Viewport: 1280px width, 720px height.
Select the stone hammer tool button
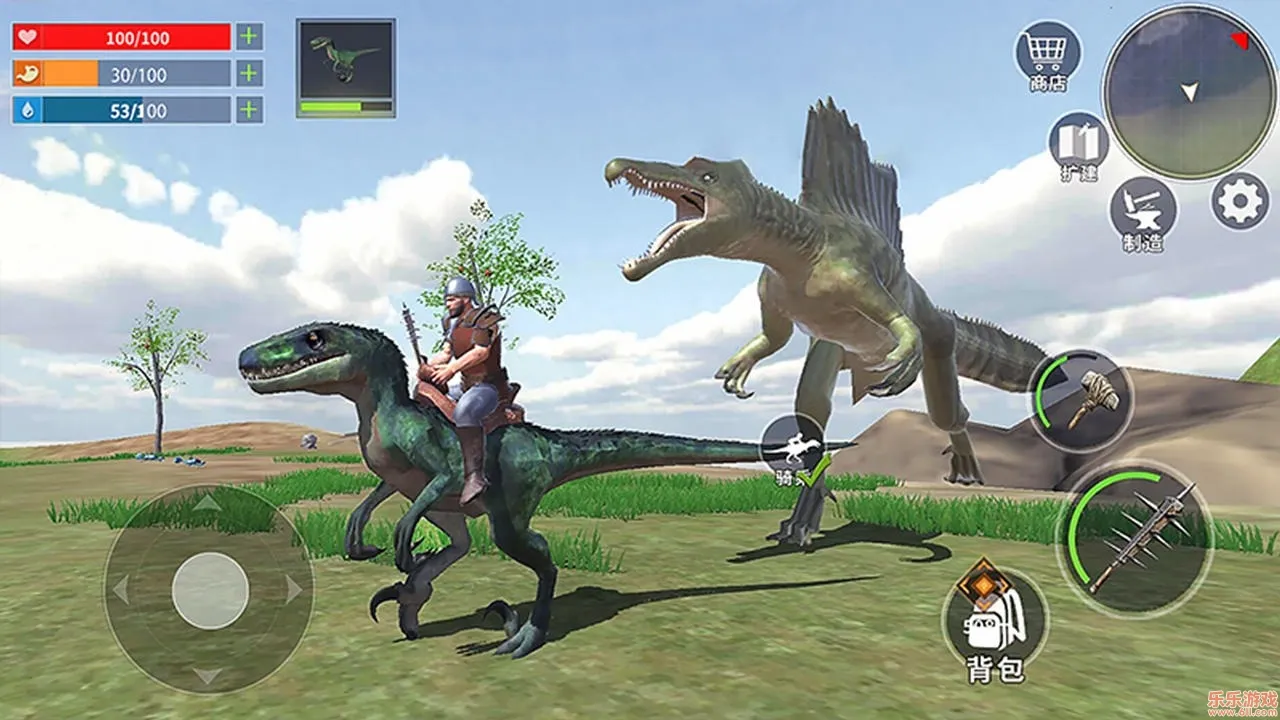1080,400
